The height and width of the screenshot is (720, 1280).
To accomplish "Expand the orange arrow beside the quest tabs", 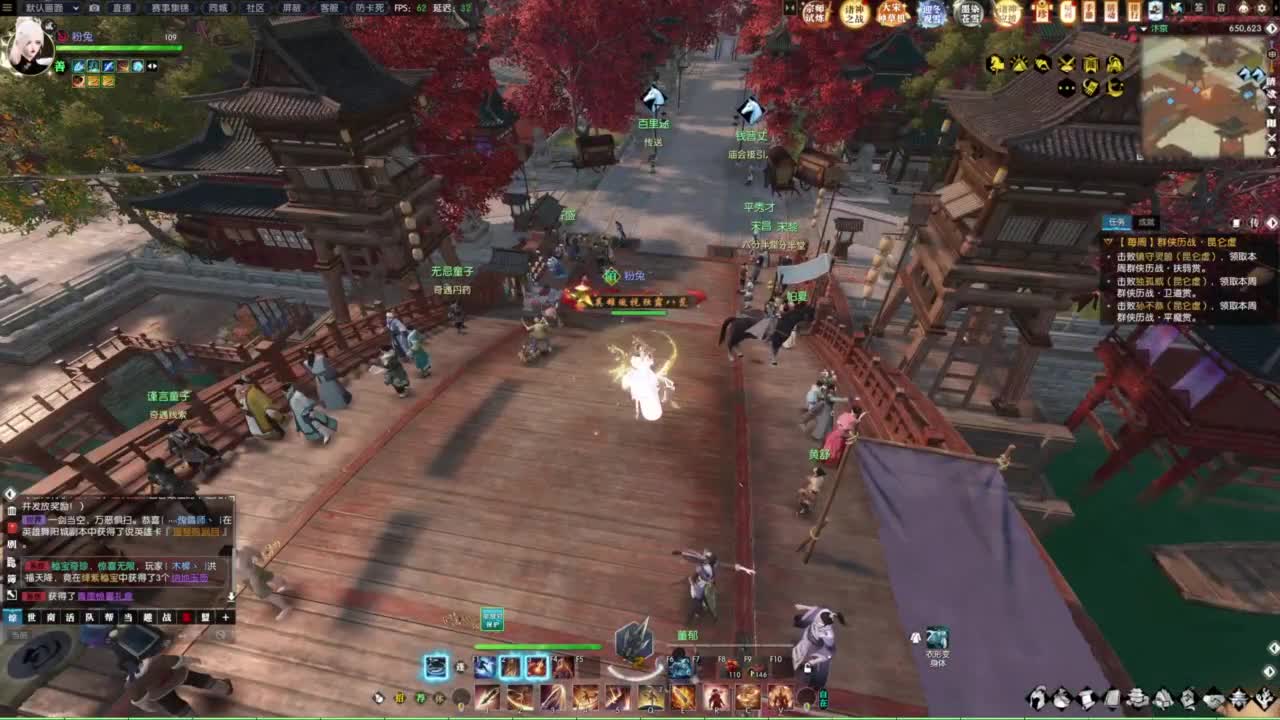I will point(1274,223).
